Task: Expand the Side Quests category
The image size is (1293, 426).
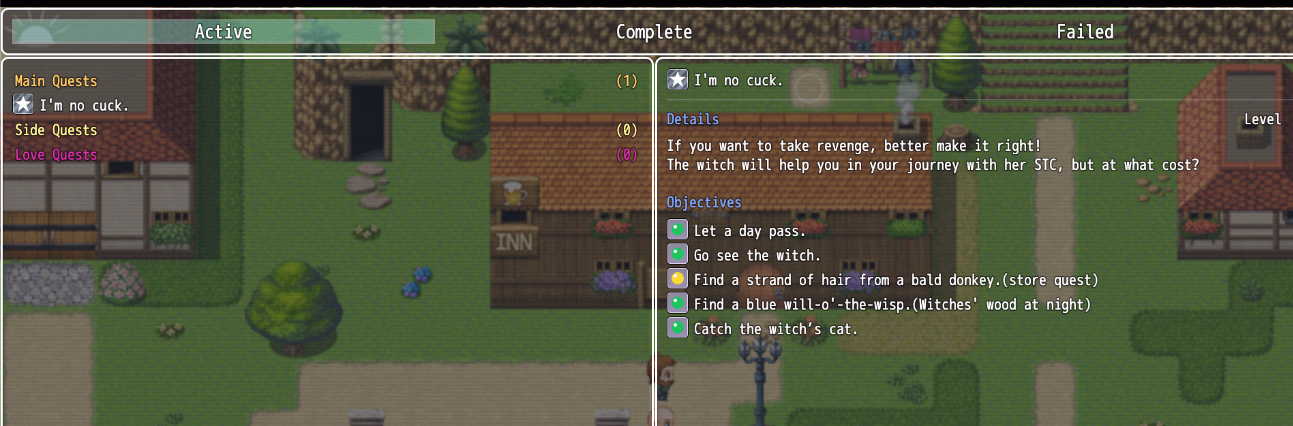Action: click(x=56, y=130)
